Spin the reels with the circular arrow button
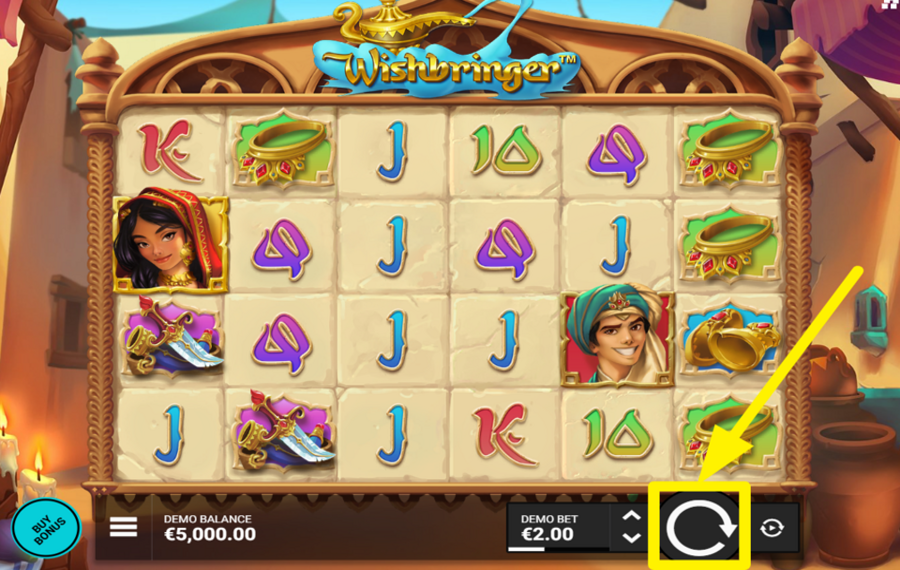The image size is (900, 570). click(x=699, y=525)
